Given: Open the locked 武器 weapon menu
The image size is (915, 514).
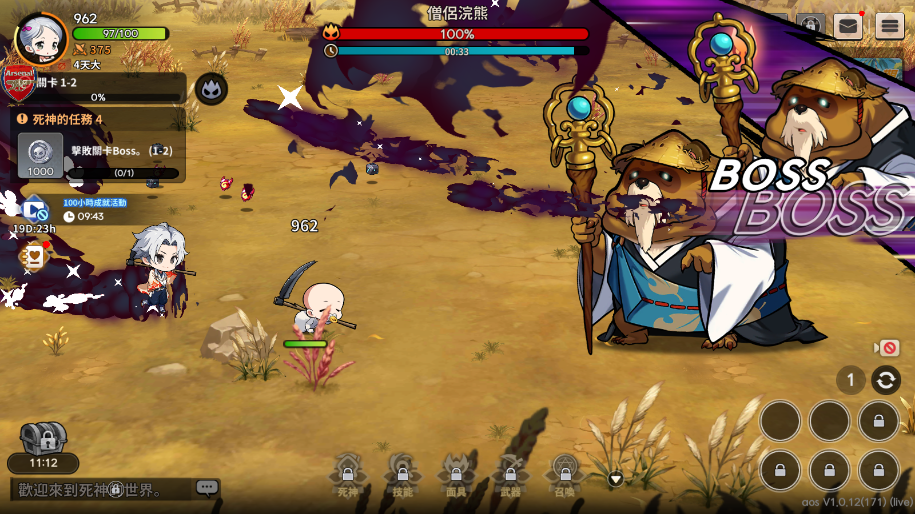Looking at the screenshot, I should 510,474.
